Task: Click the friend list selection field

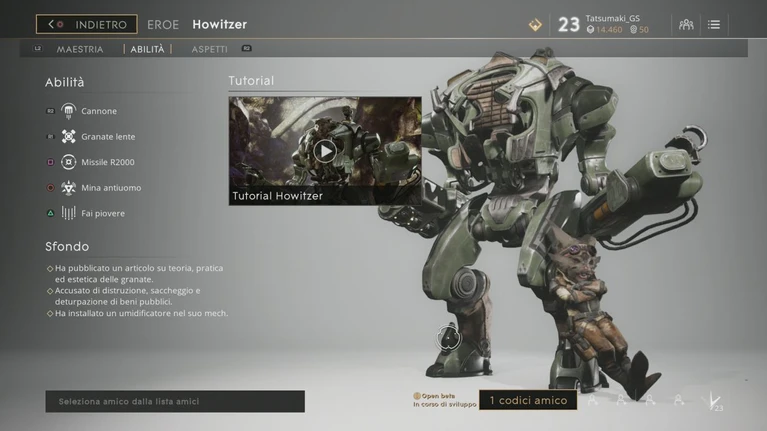Action: [x=175, y=401]
